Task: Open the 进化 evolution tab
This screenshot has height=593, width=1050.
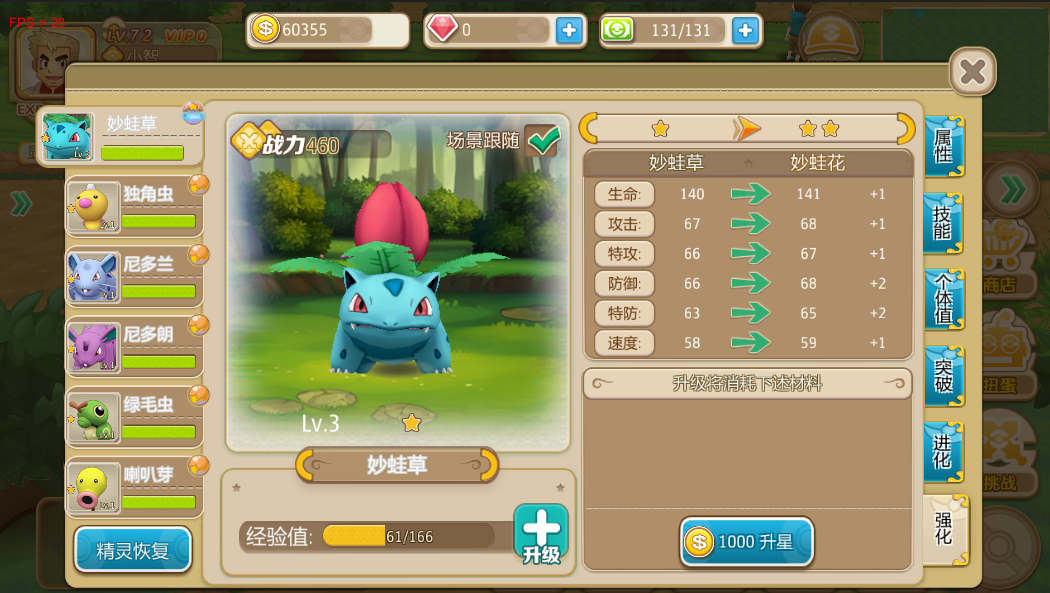Action: pyautogui.click(x=943, y=452)
